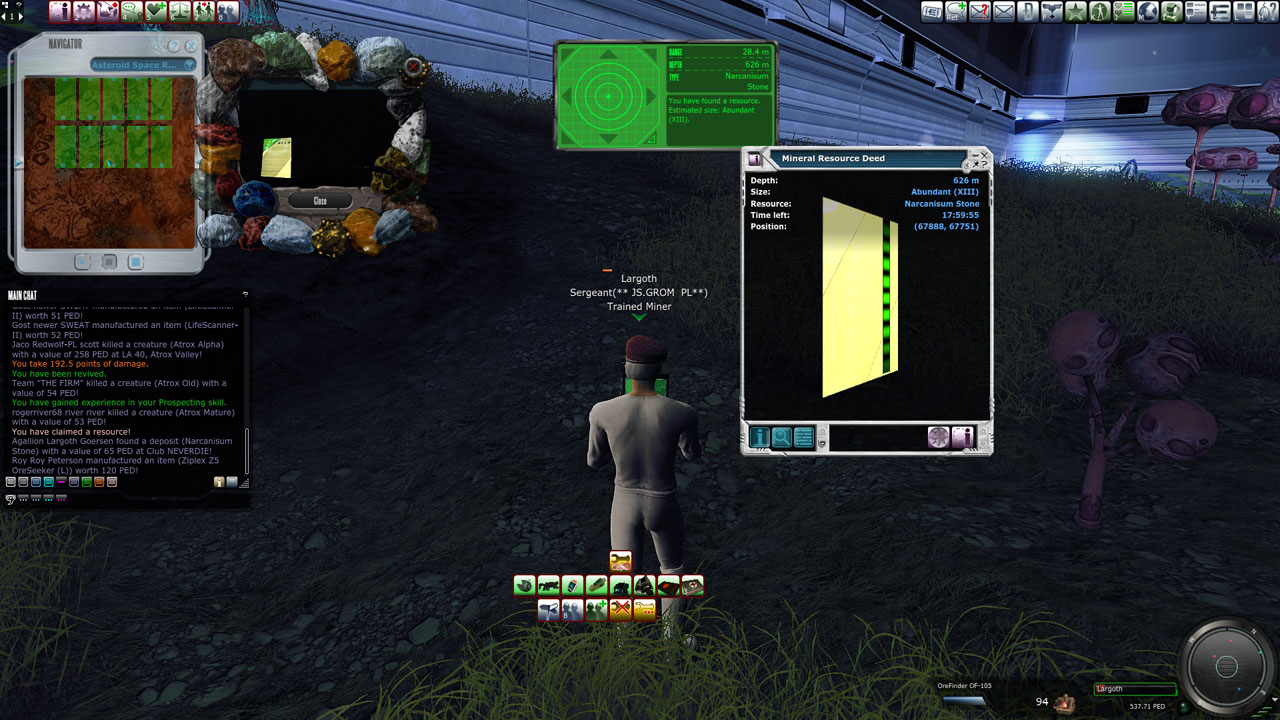The height and width of the screenshot is (720, 1280).
Task: Close the Mineral Resource Deed window
Action: point(983,155)
